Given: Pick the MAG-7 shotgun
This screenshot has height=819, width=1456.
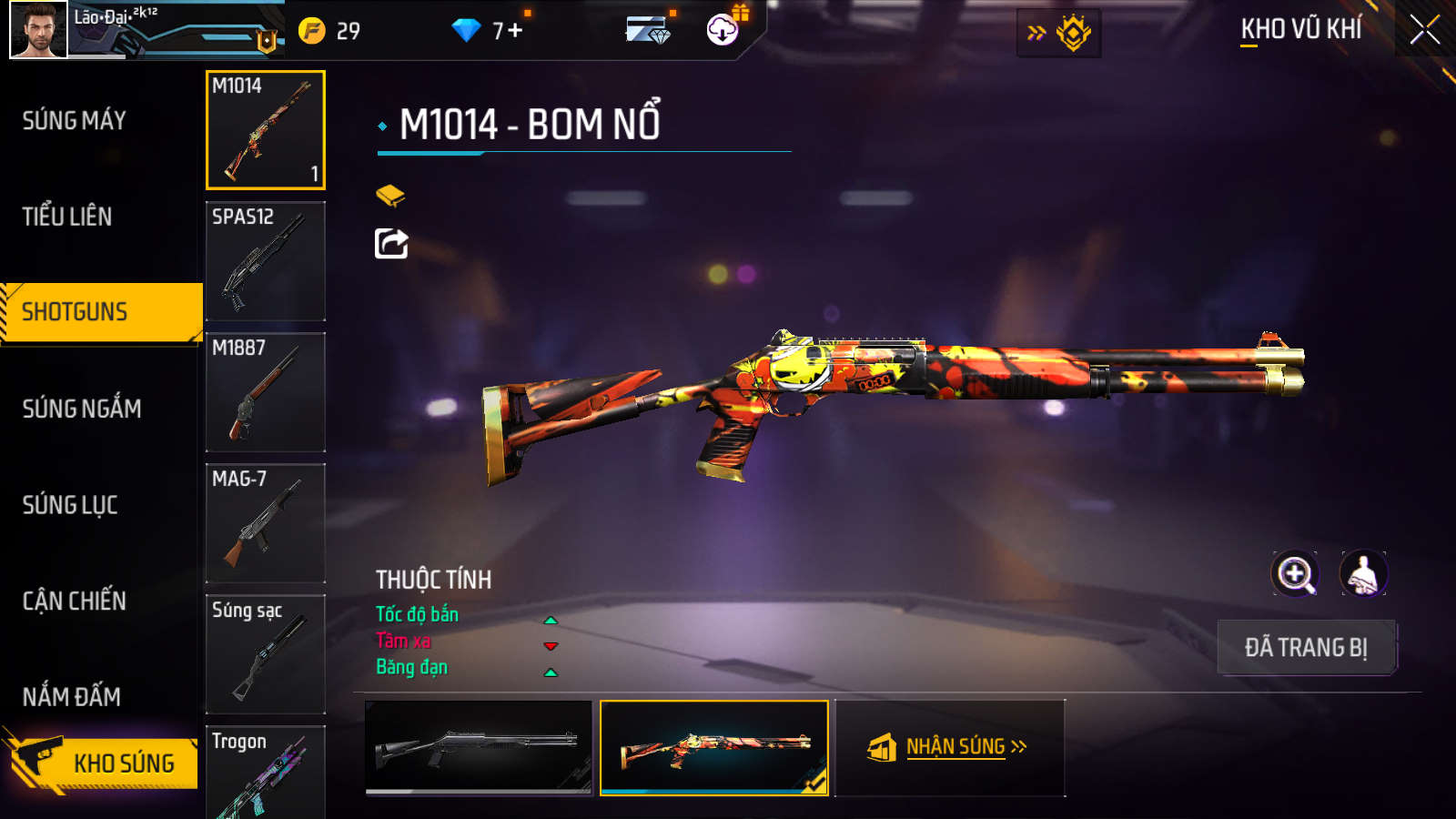Looking at the screenshot, I should coord(266,523).
